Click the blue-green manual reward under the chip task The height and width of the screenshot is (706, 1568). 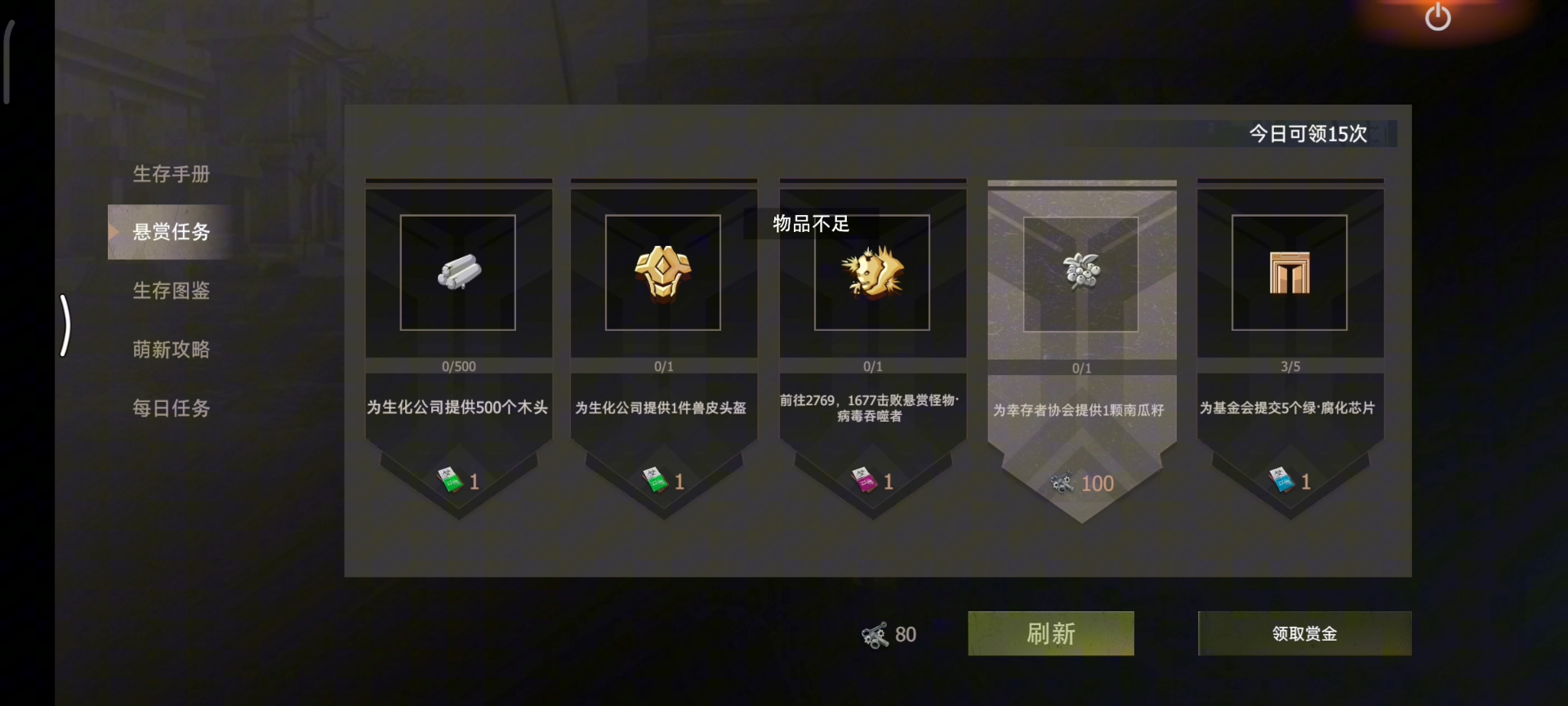tap(1282, 480)
